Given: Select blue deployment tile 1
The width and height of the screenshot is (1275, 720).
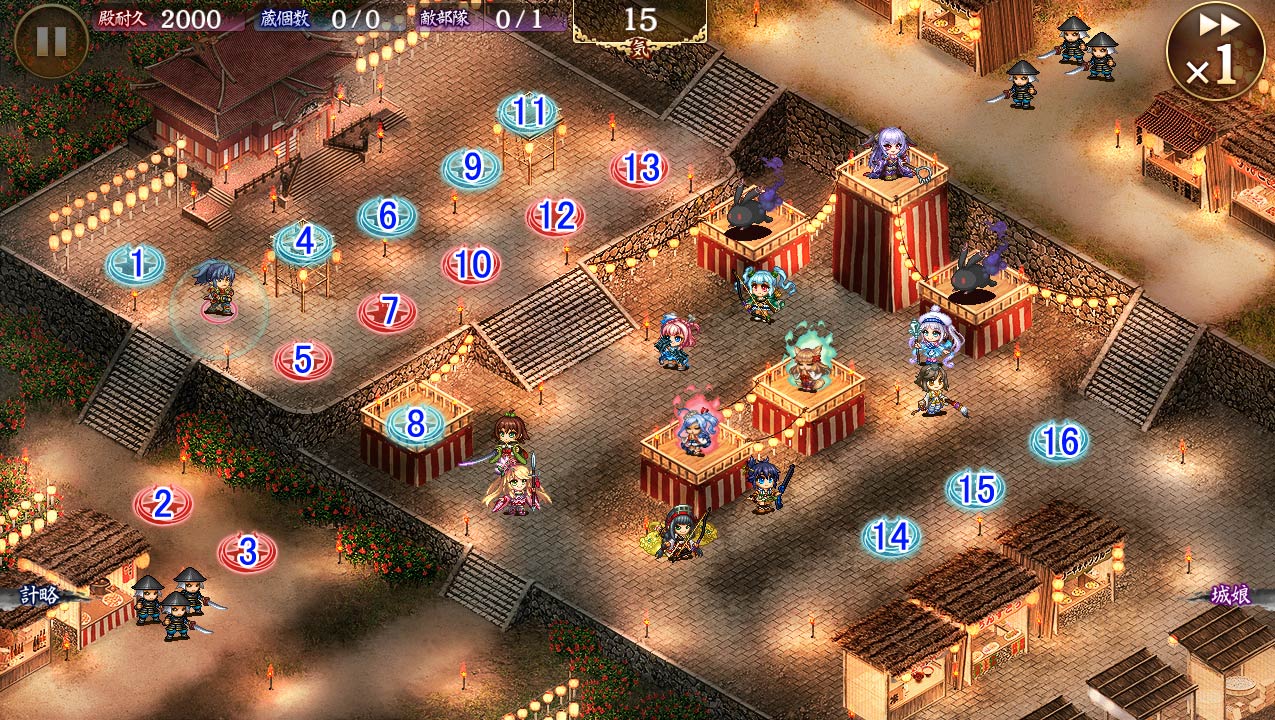Looking at the screenshot, I should coord(136,264).
